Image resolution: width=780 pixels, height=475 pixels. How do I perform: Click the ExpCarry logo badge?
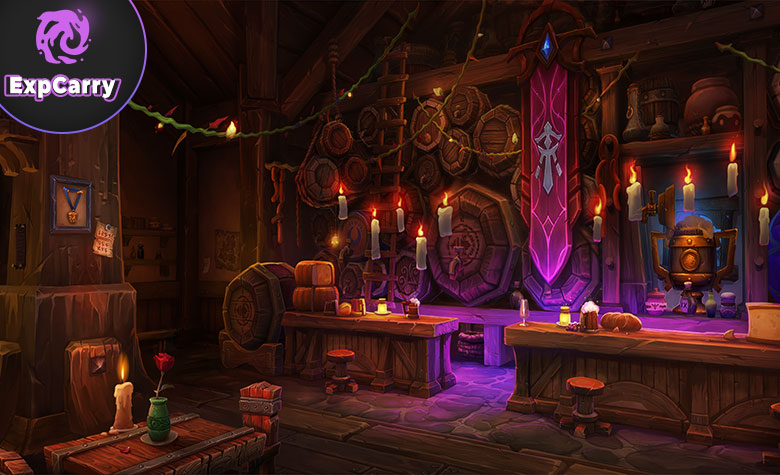click(62, 56)
